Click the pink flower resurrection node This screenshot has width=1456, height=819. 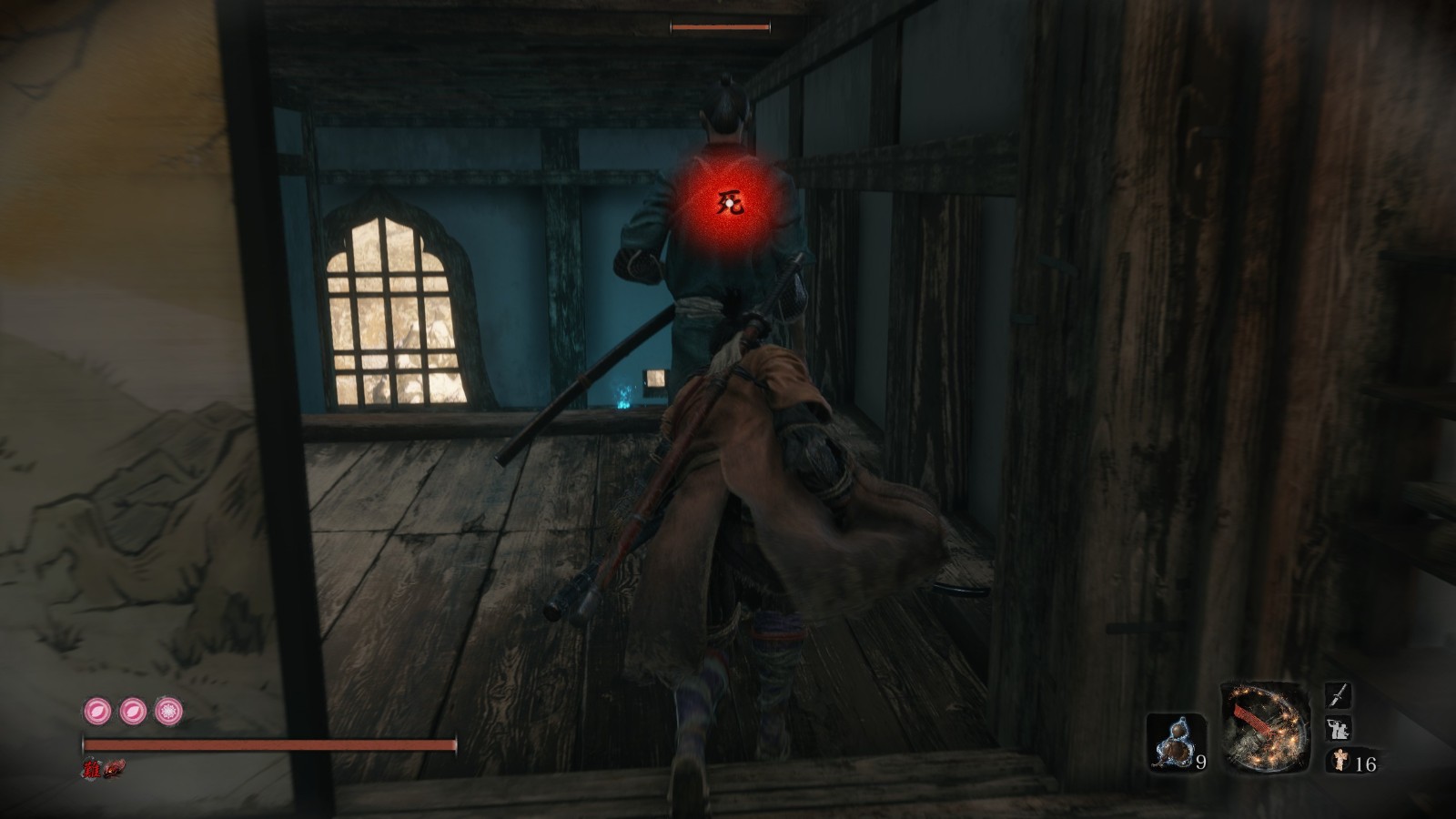point(167,710)
